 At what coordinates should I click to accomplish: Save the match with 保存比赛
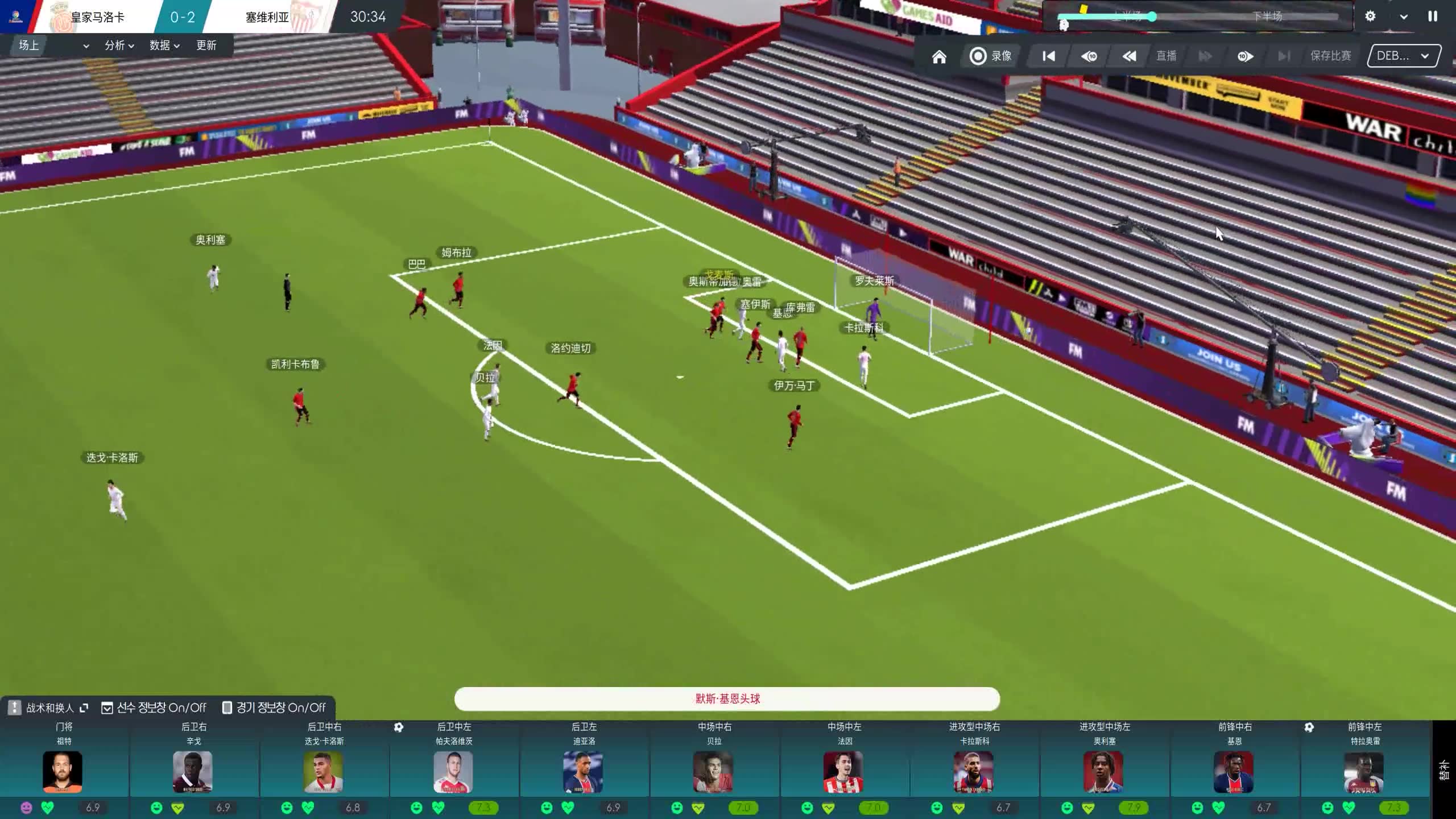(x=1330, y=56)
